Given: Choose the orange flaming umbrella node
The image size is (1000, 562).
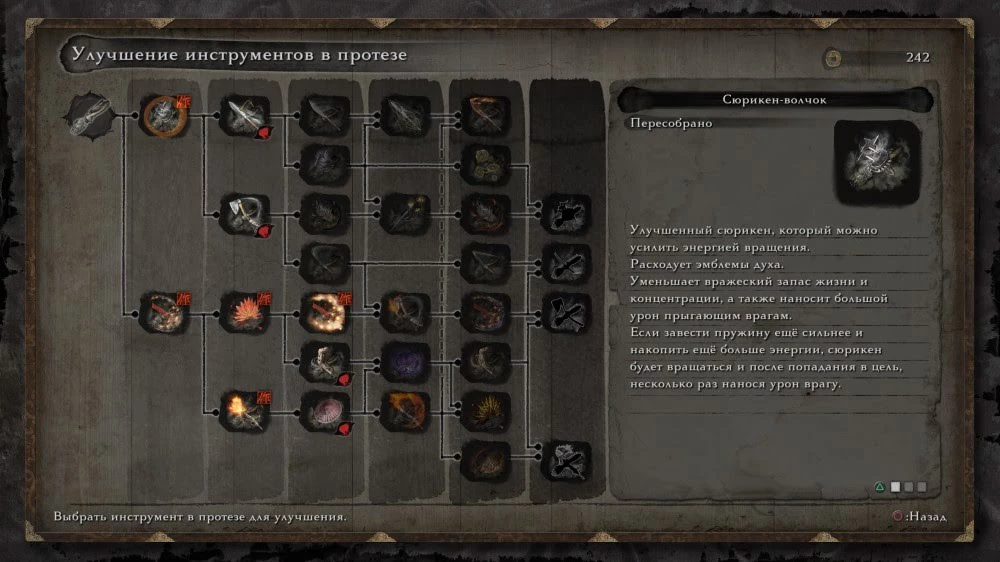Looking at the screenshot, I should (406, 410).
